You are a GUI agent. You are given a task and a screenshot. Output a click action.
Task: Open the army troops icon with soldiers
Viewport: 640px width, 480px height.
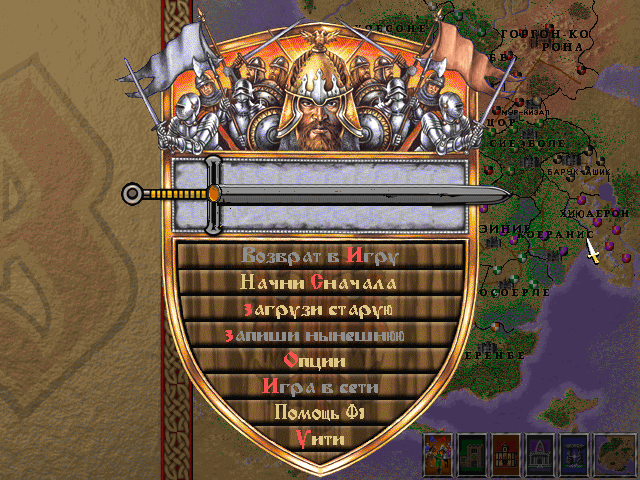(x=439, y=455)
